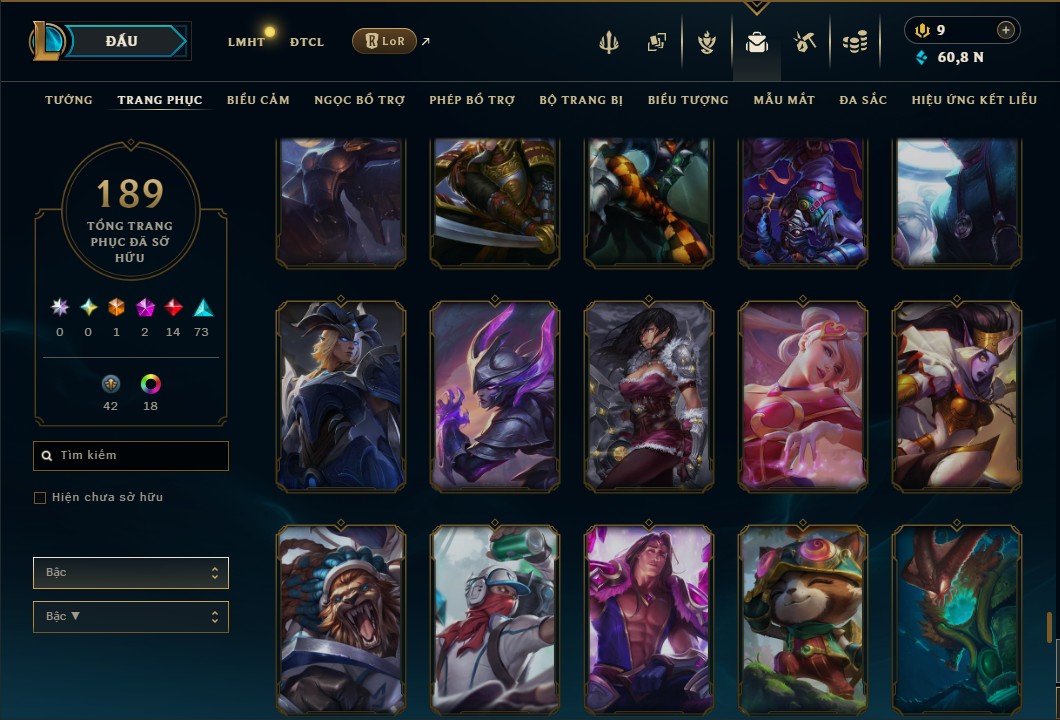Open the Bậc grouping dropdown
The image size is (1060, 720).
coord(131,573)
